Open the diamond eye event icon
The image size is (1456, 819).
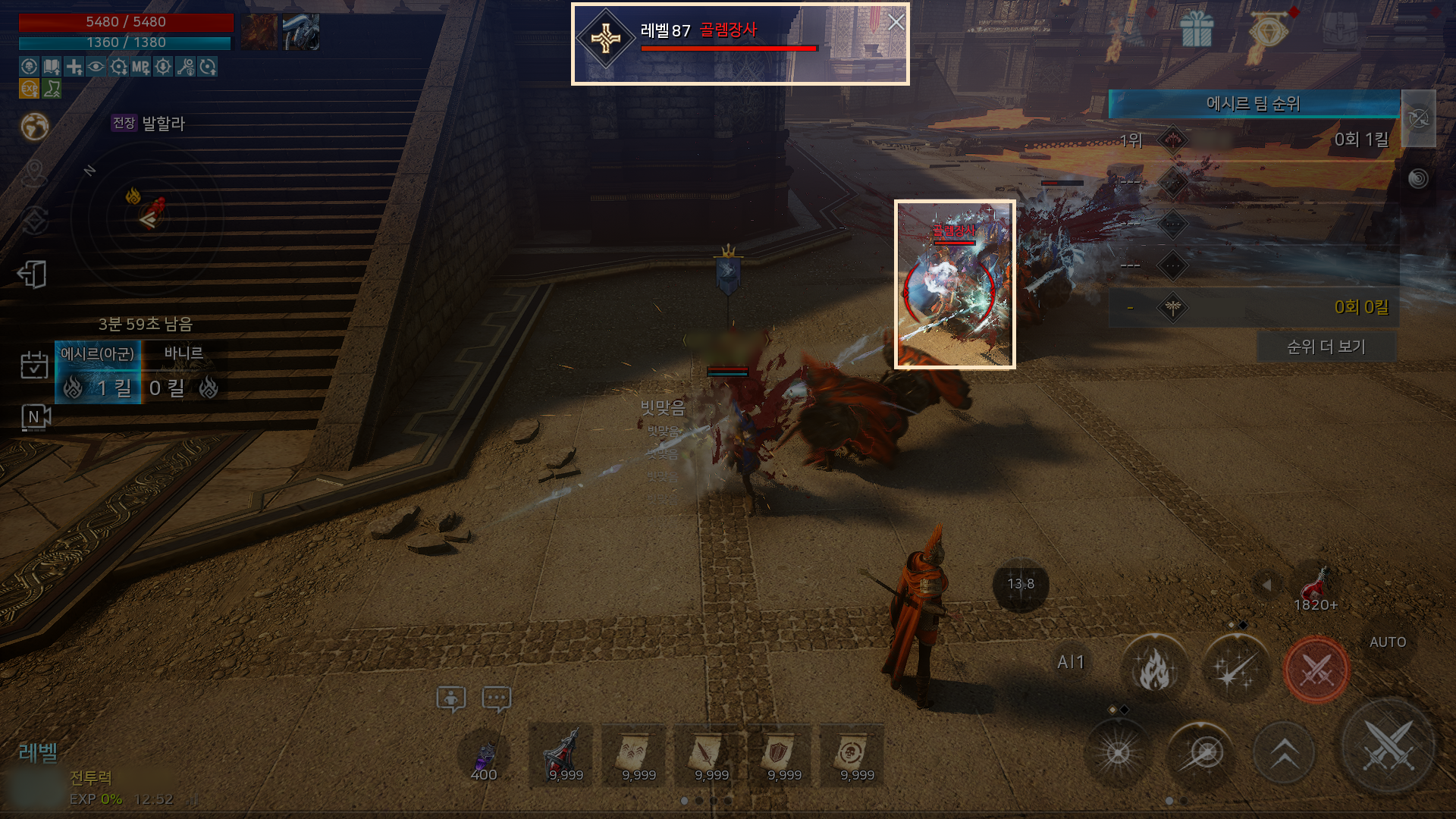(1267, 32)
